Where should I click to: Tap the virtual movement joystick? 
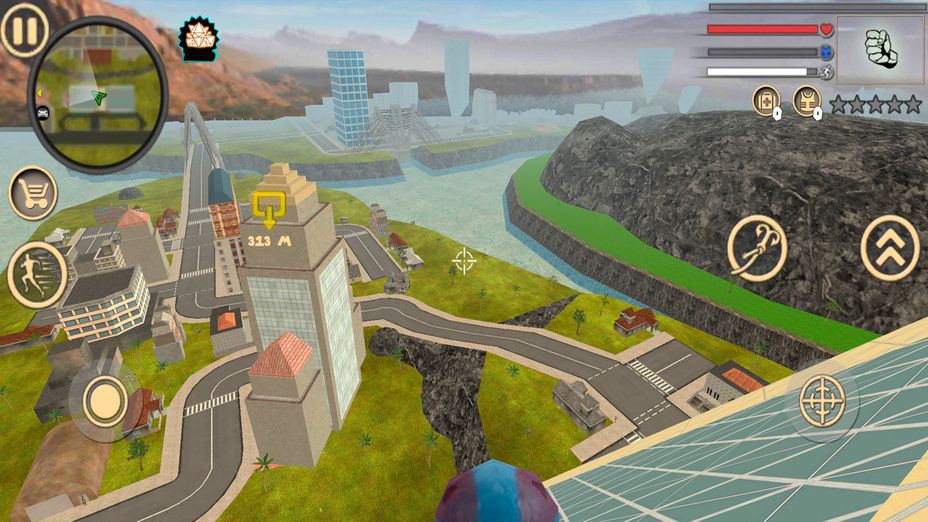click(x=104, y=402)
